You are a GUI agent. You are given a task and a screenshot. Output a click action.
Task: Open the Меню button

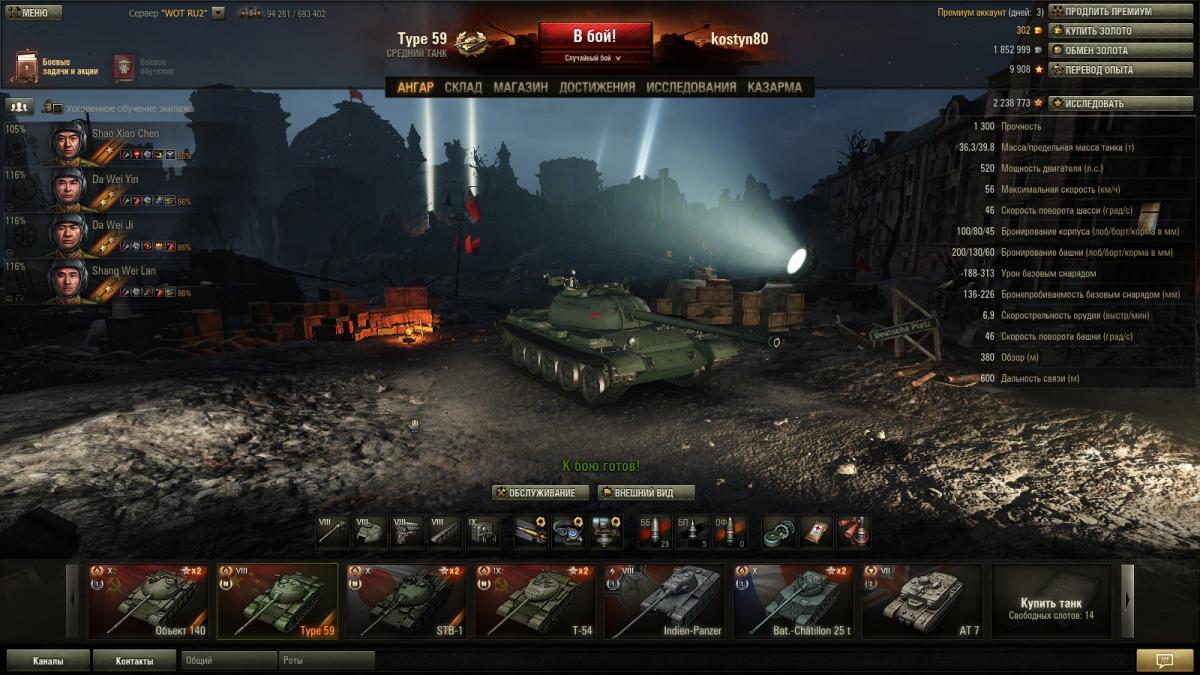point(34,12)
